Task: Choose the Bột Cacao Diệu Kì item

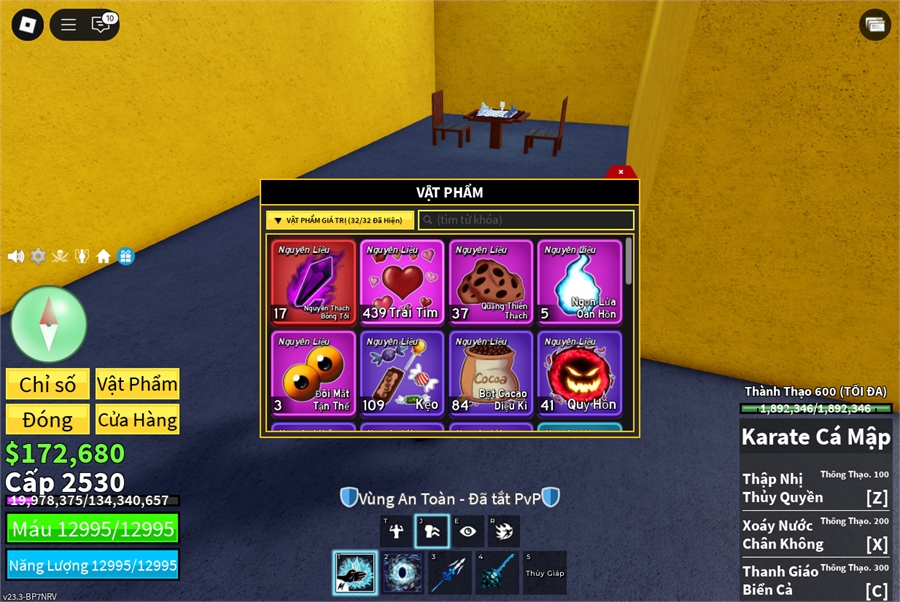Action: (x=490, y=373)
